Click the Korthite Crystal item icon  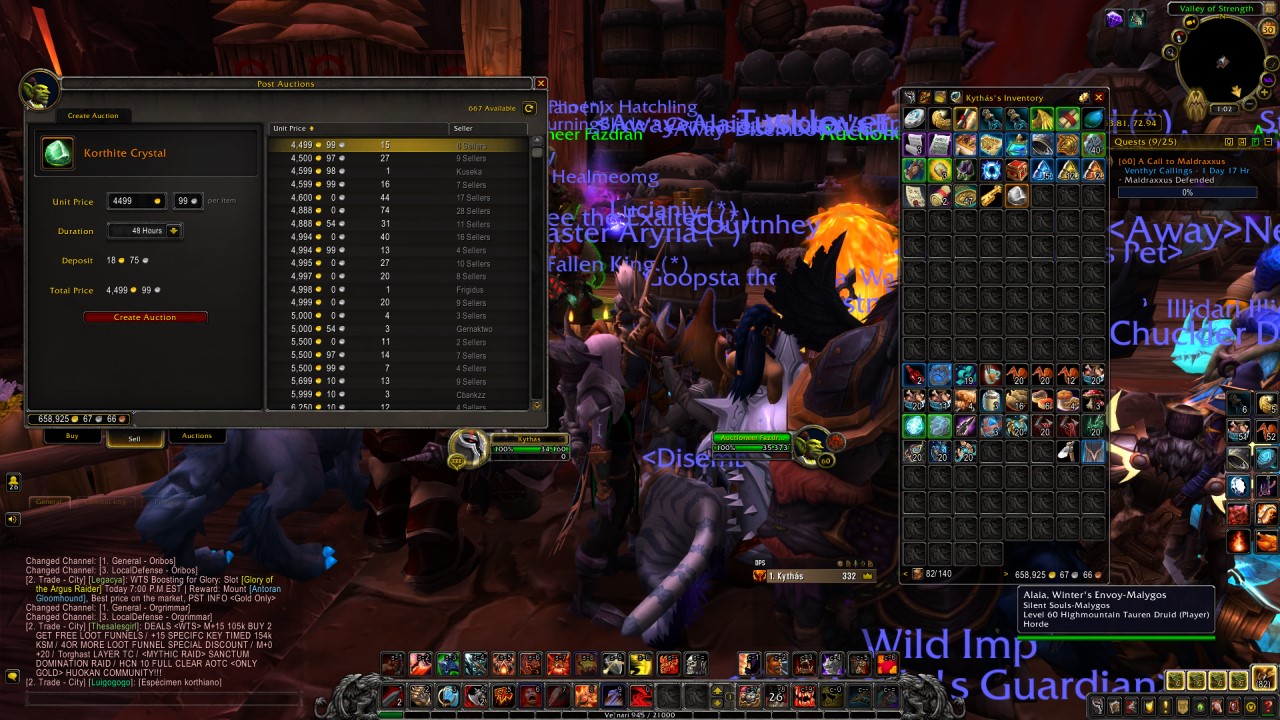(x=57, y=153)
